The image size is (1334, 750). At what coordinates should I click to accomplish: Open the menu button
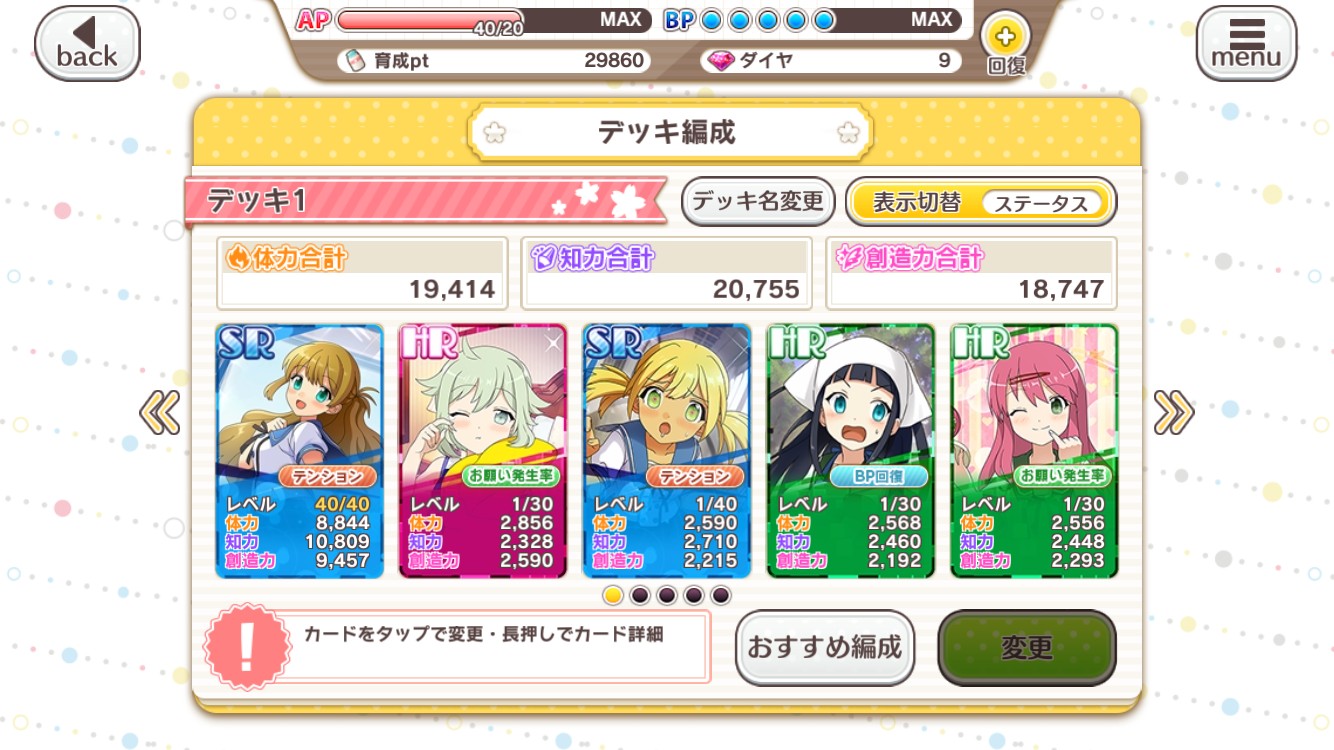[x=1246, y=44]
